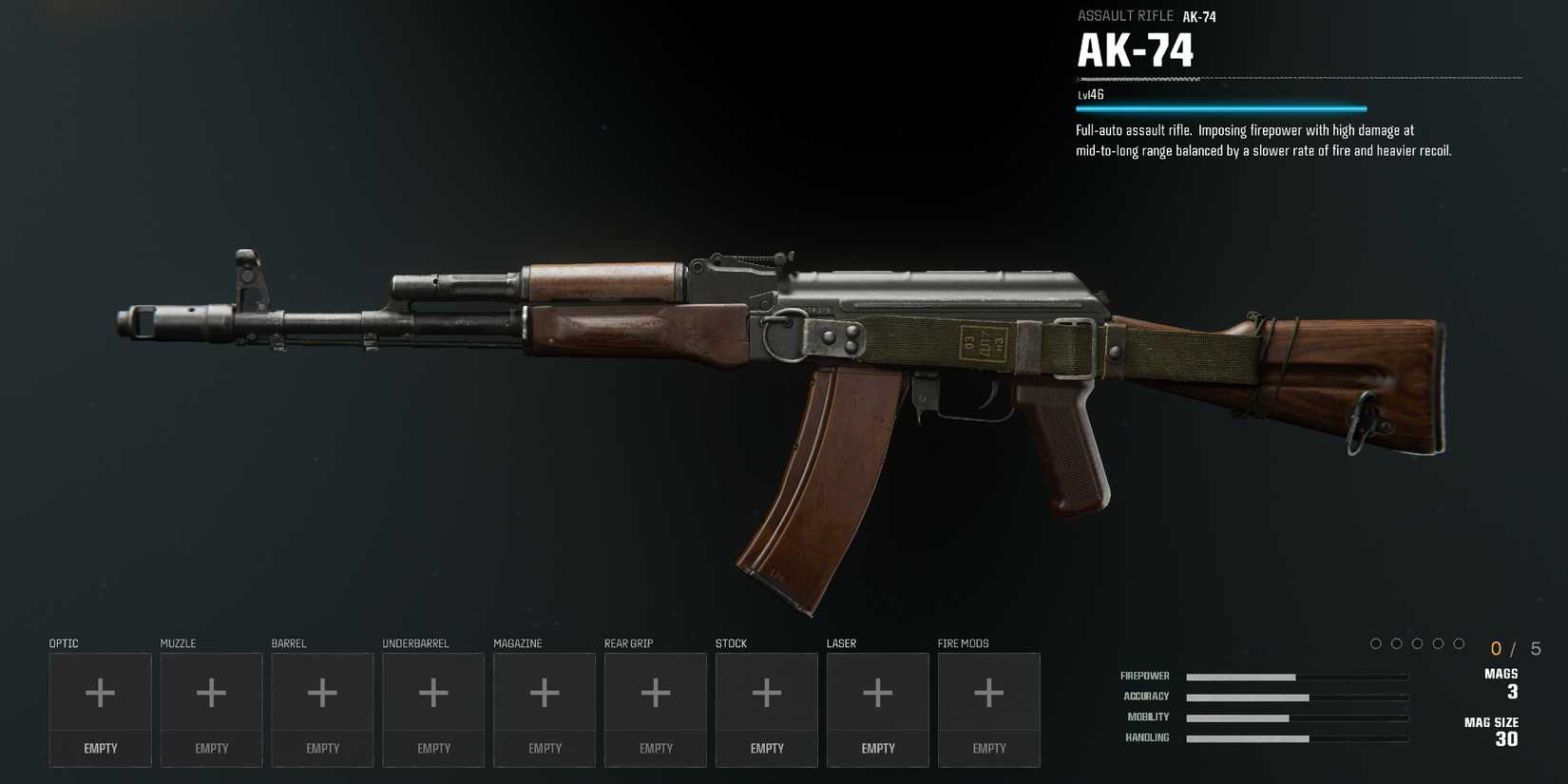This screenshot has height=784, width=1568.
Task: Click EMPTY under the Stock slot
Action: (x=766, y=748)
